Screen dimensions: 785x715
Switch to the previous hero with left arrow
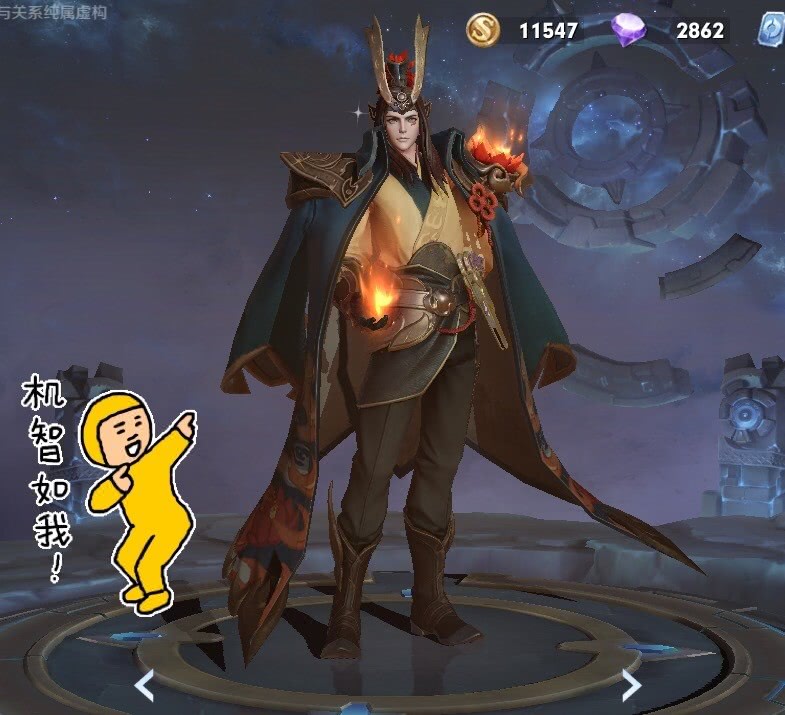145,684
